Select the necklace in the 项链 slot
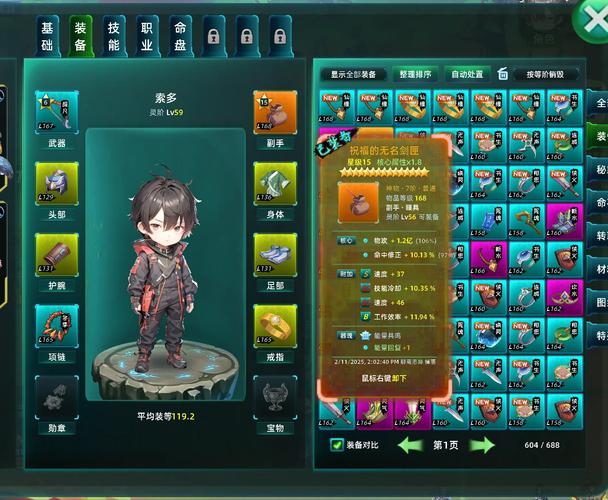The width and height of the screenshot is (608, 500). [x=57, y=324]
